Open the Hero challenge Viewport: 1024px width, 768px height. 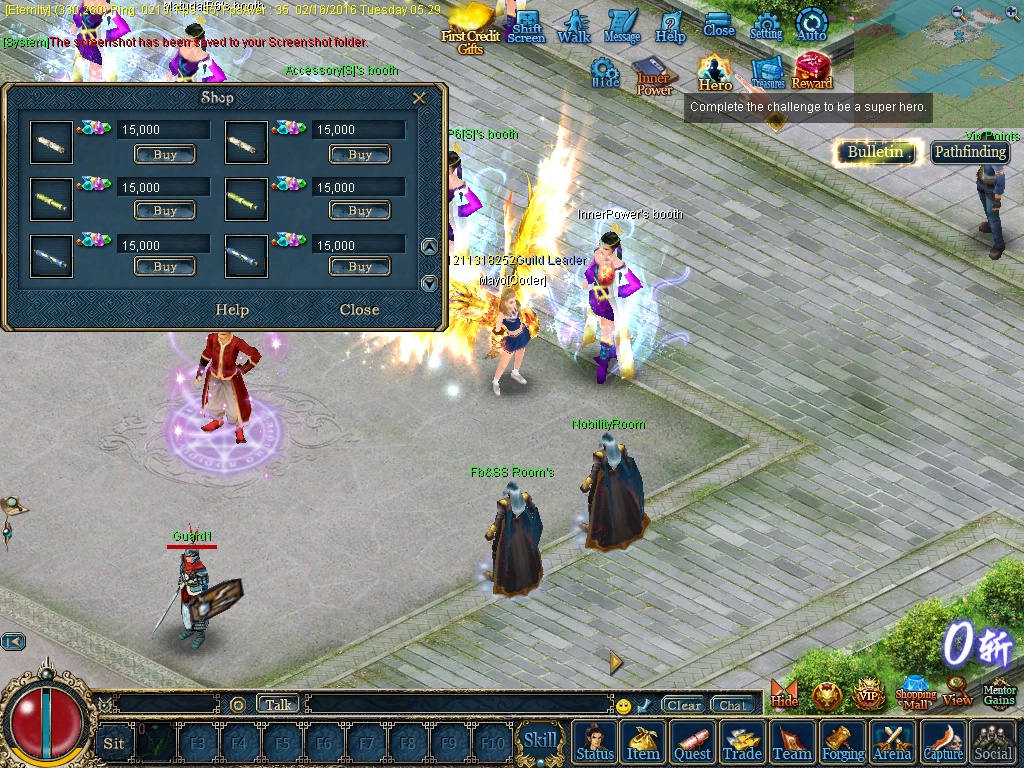715,72
